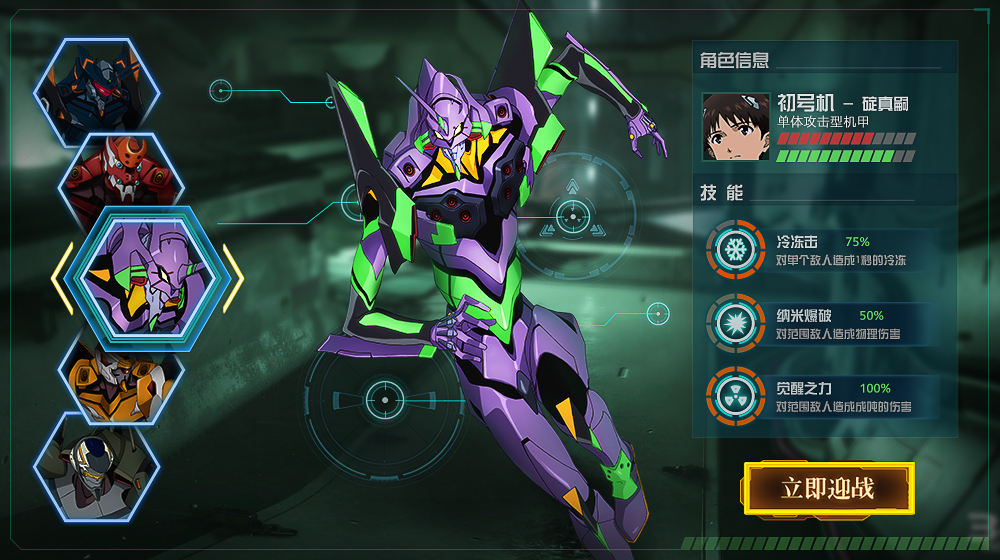Choose the red mecha hexagon portrait
This screenshot has height=560, width=1000.
(x=120, y=176)
